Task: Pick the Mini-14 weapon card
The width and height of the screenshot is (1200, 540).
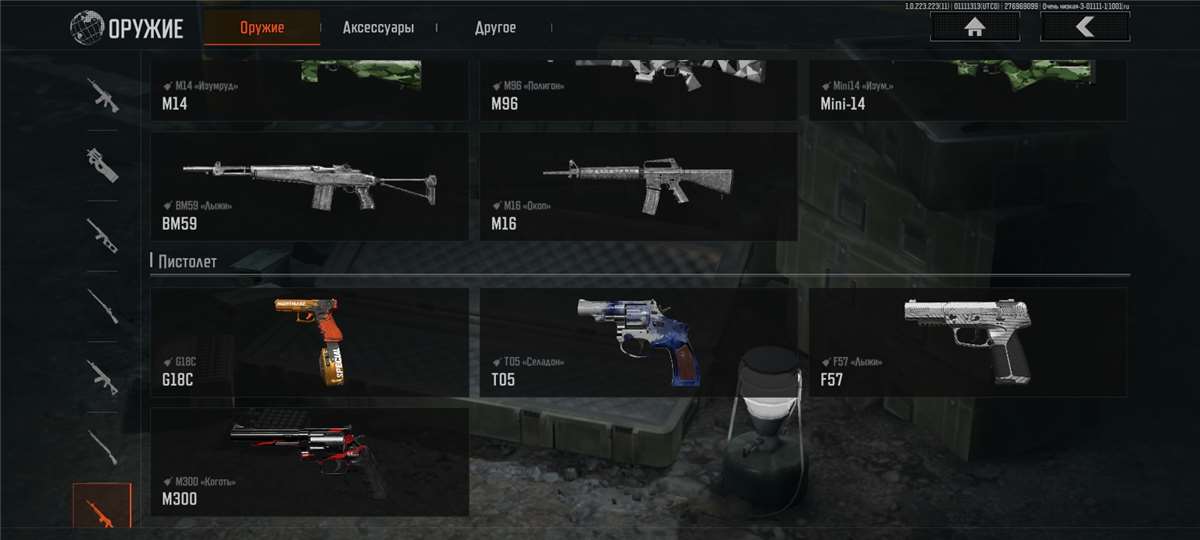Action: pyautogui.click(x=967, y=91)
